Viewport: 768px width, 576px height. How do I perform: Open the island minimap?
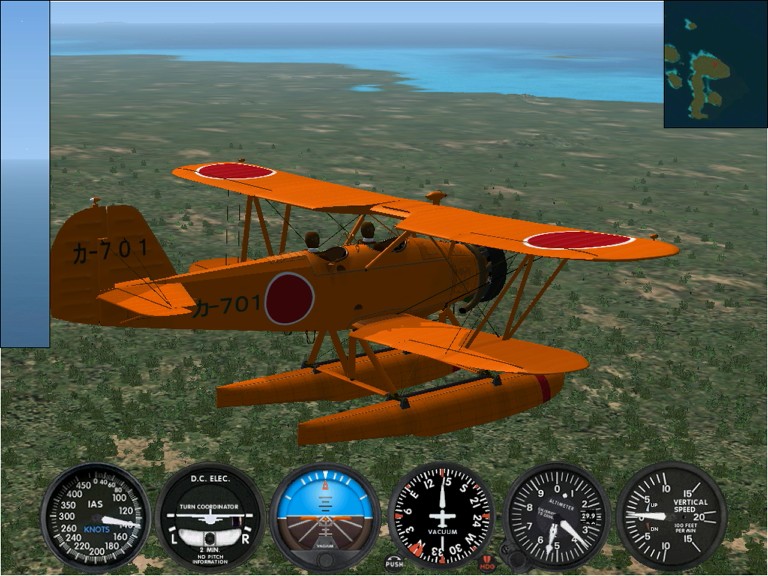click(x=714, y=64)
